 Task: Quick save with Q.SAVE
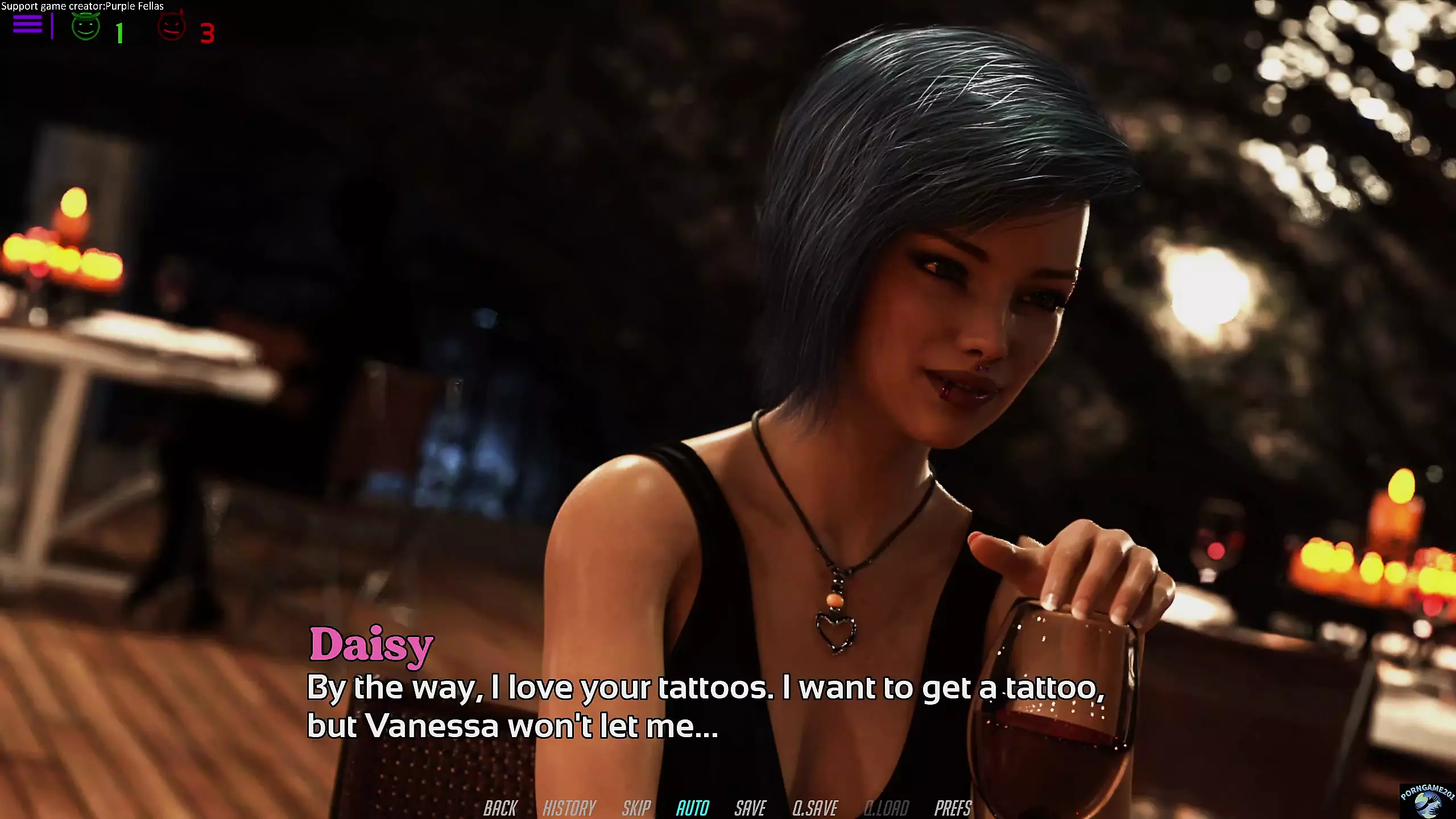pyautogui.click(x=815, y=808)
